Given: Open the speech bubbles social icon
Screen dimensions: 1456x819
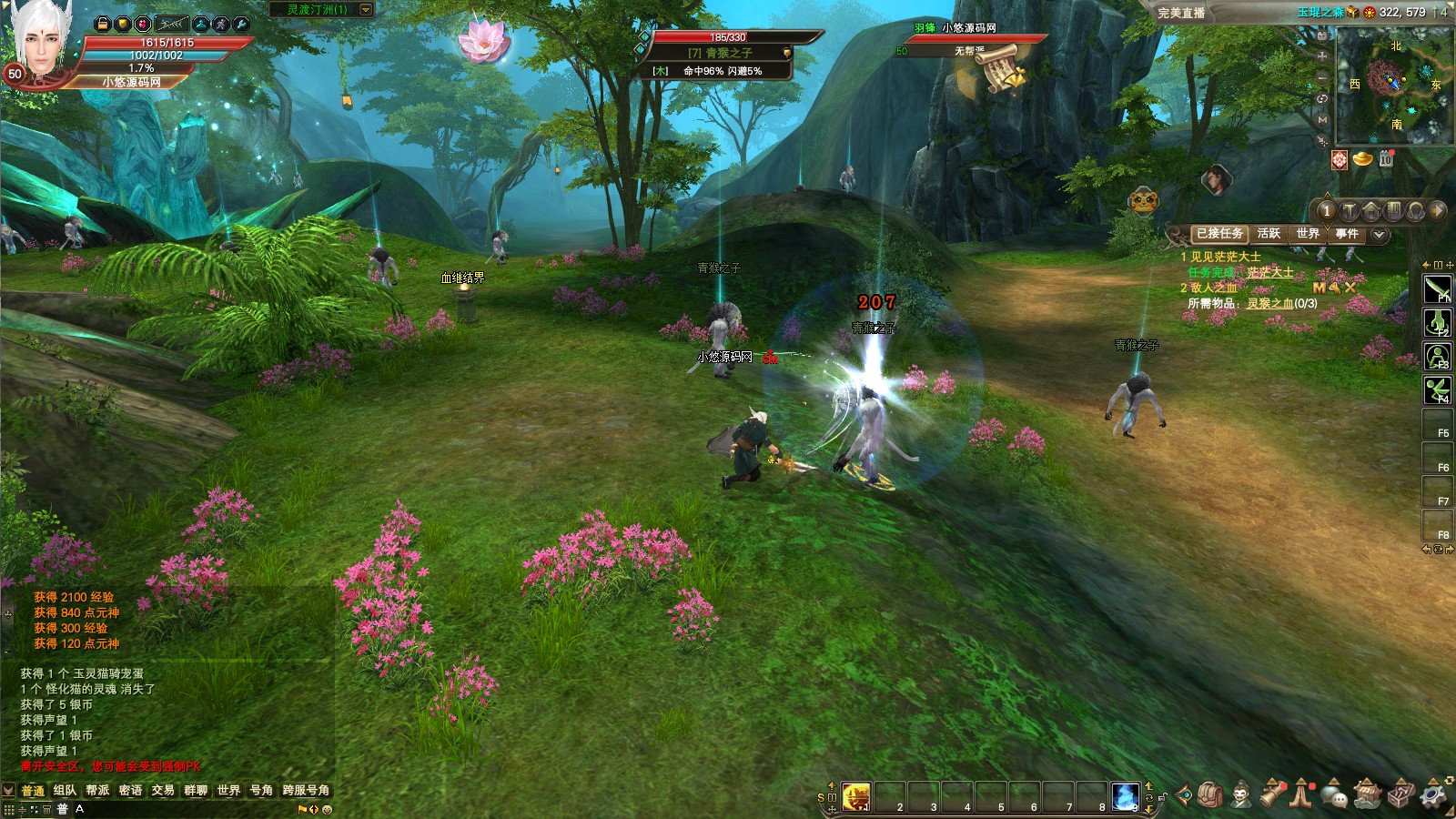Looking at the screenshot, I should [1334, 795].
